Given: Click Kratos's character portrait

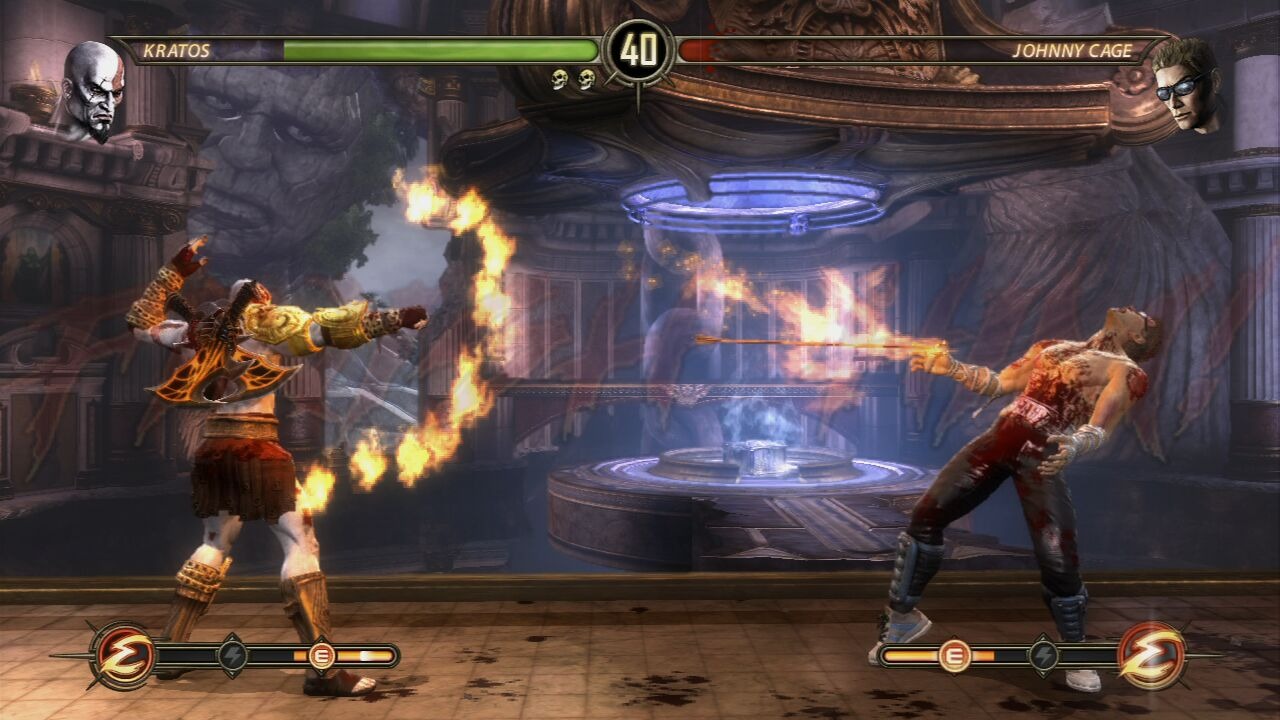Looking at the screenshot, I should [93, 90].
